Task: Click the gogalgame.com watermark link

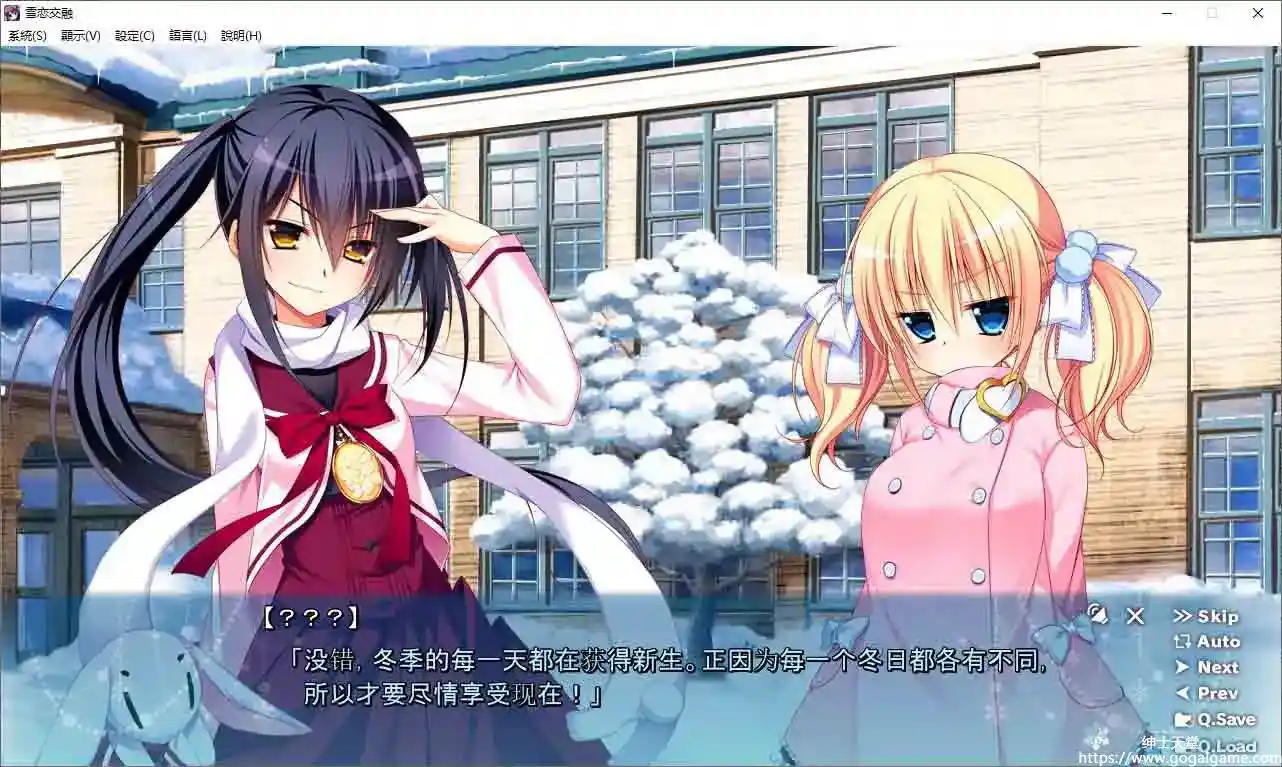Action: click(1201, 757)
